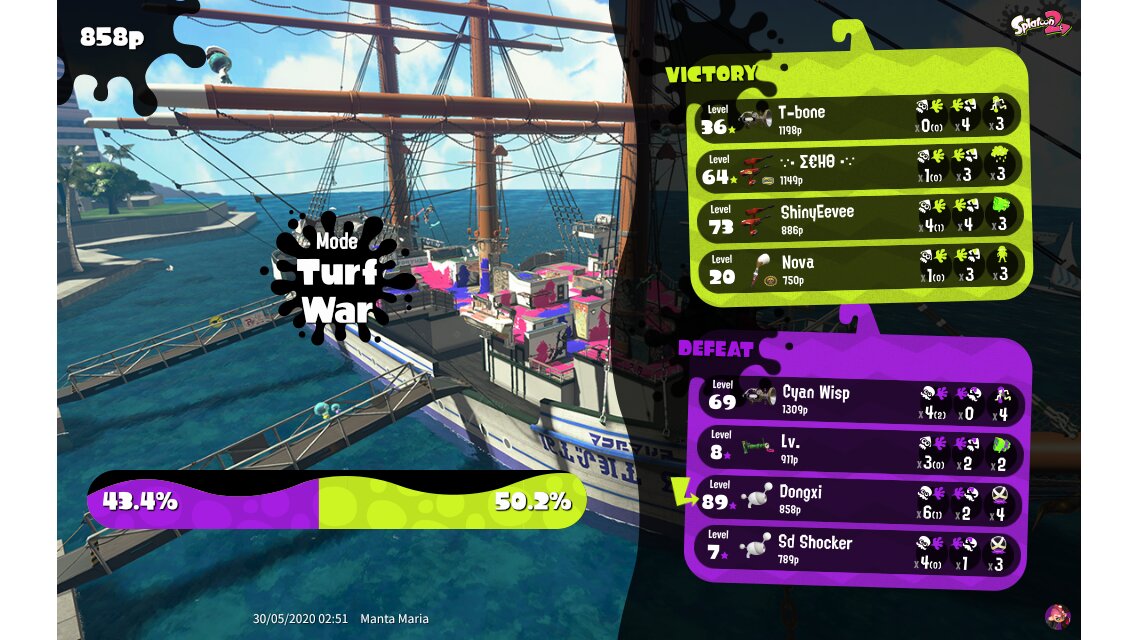Open the profile avatar in the corner
The width and height of the screenshot is (1138, 640).
(x=1057, y=616)
